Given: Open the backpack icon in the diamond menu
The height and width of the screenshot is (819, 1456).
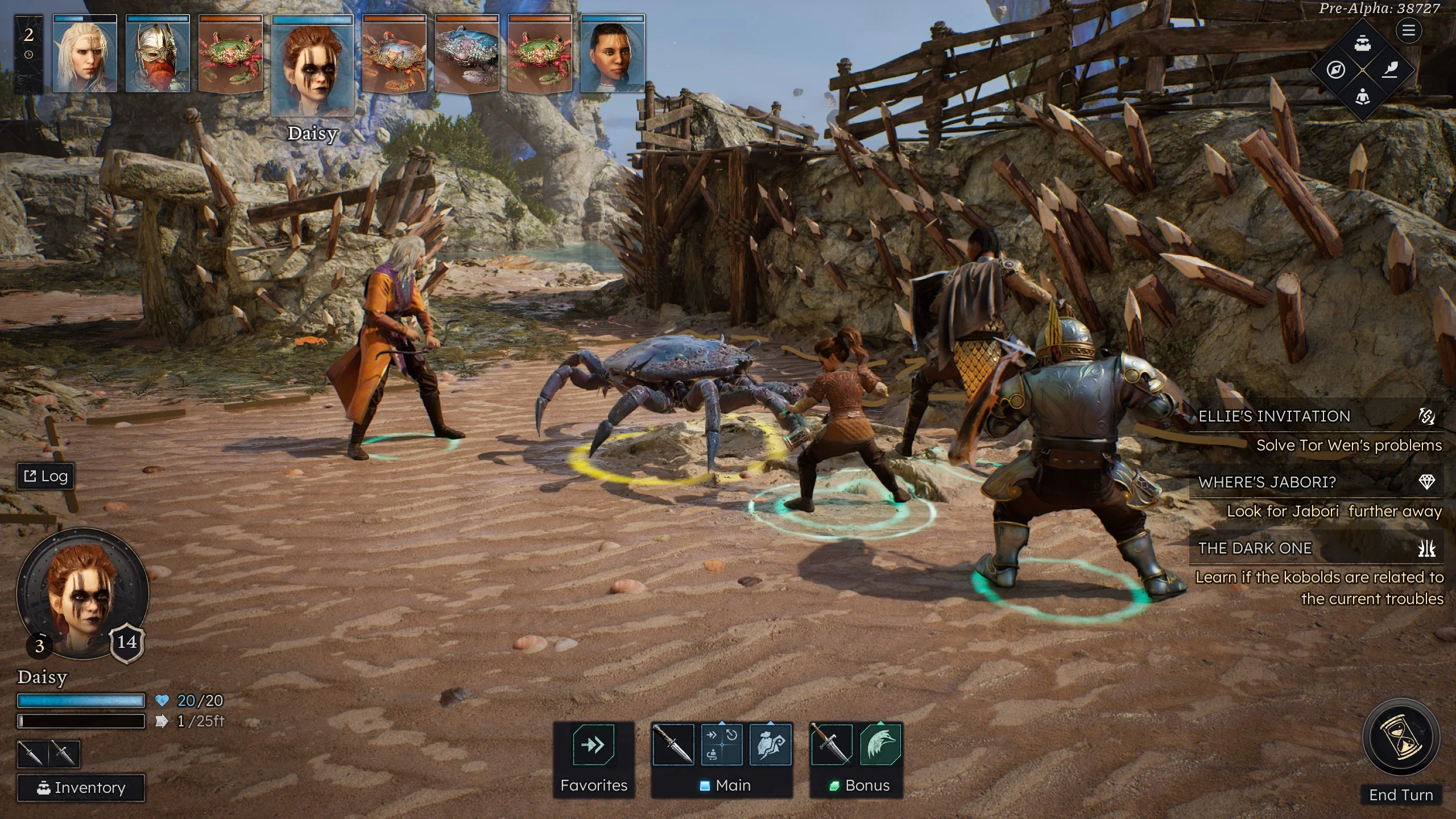Looking at the screenshot, I should pos(1362,44).
